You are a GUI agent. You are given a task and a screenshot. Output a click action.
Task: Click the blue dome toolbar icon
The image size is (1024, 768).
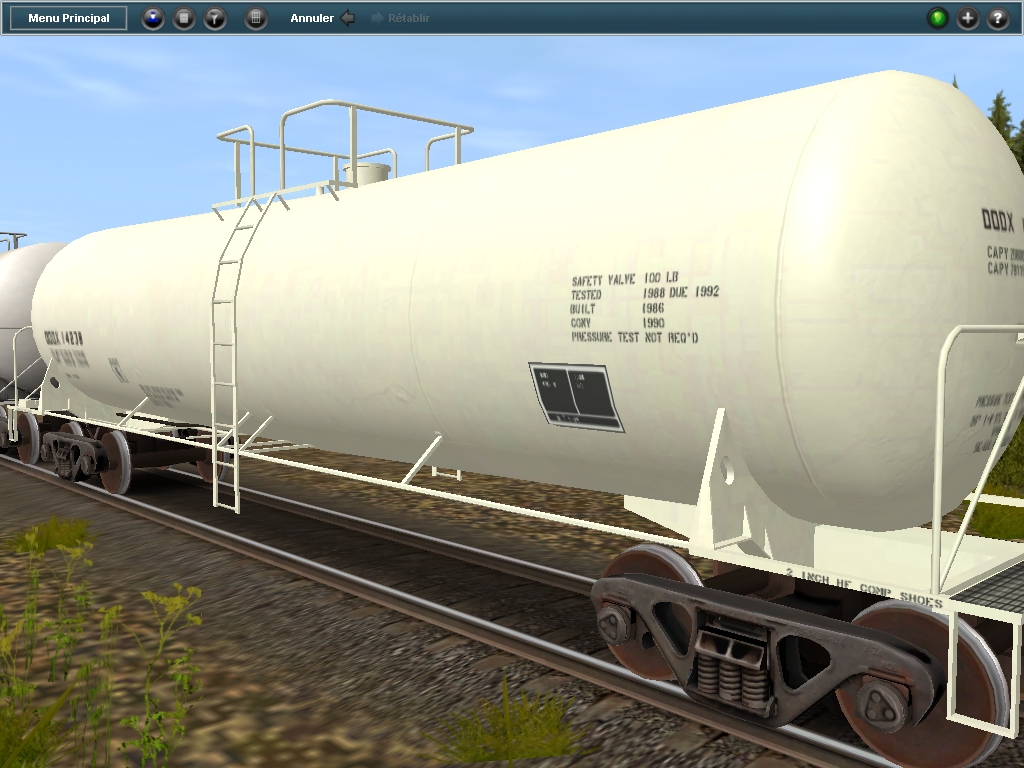[153, 18]
